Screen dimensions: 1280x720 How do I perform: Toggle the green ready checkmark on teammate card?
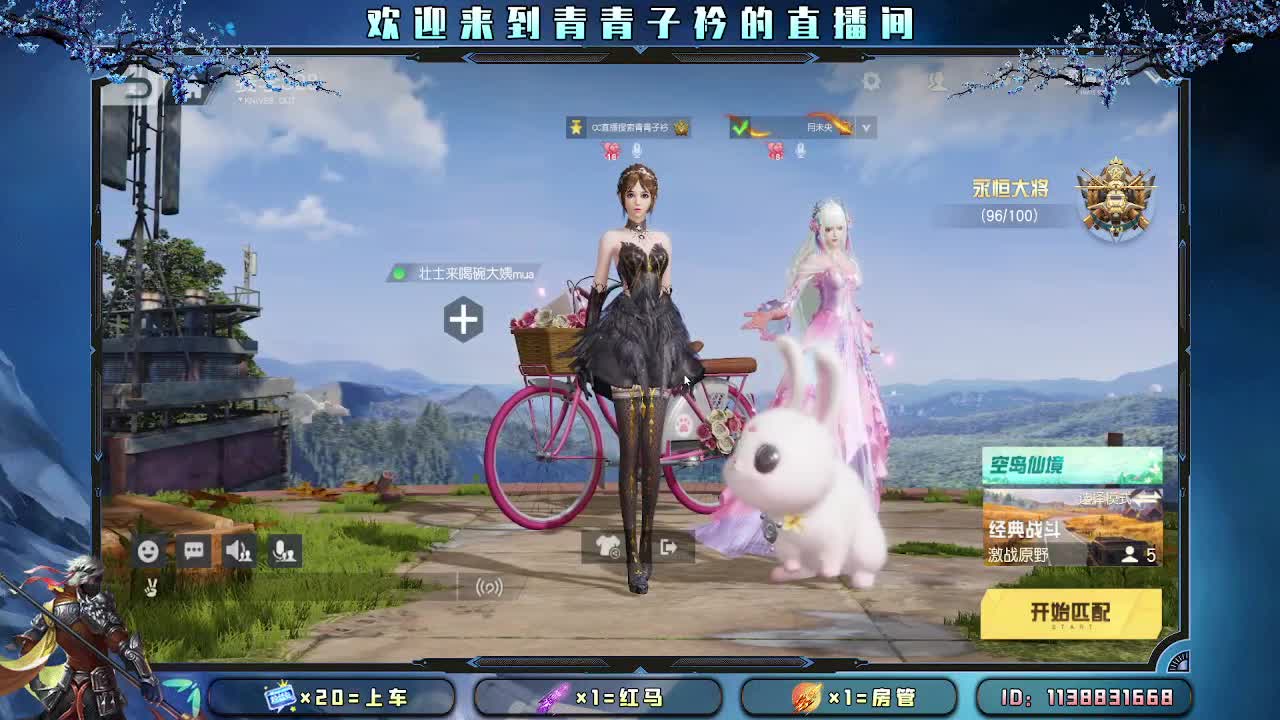(x=740, y=128)
